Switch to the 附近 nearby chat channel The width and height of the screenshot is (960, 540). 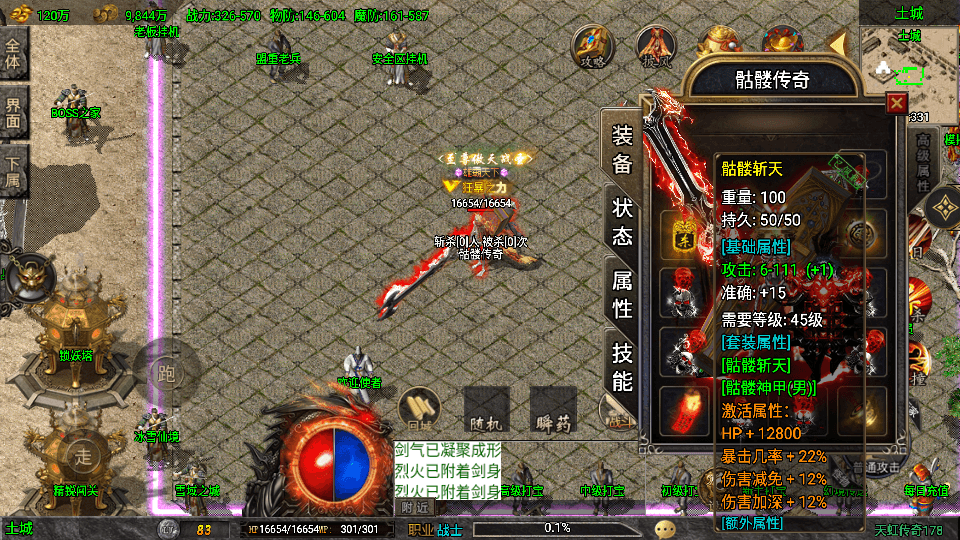[415, 508]
